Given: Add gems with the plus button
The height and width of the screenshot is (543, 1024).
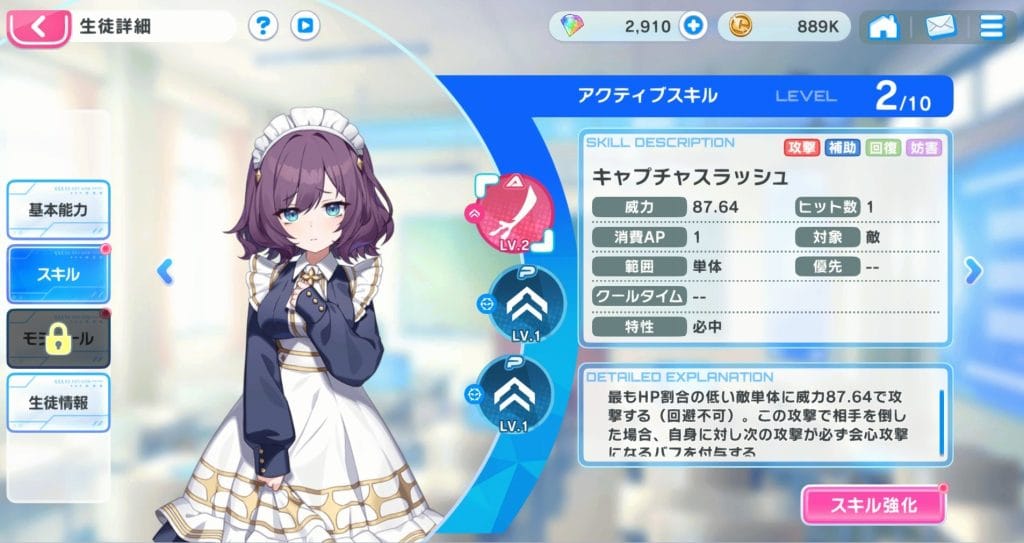Looking at the screenshot, I should click(x=692, y=27).
